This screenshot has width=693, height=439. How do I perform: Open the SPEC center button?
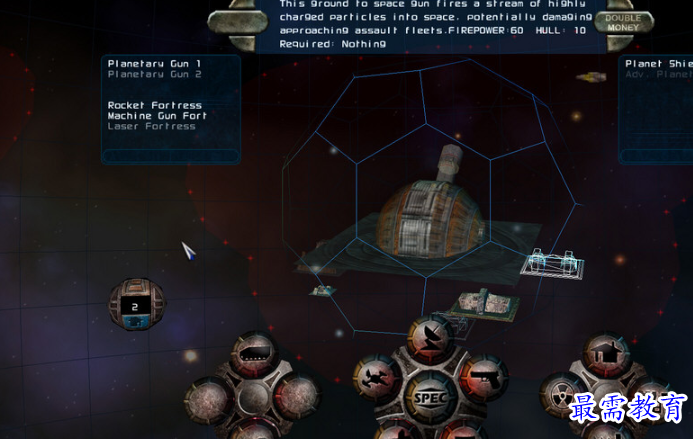pyautogui.click(x=432, y=397)
